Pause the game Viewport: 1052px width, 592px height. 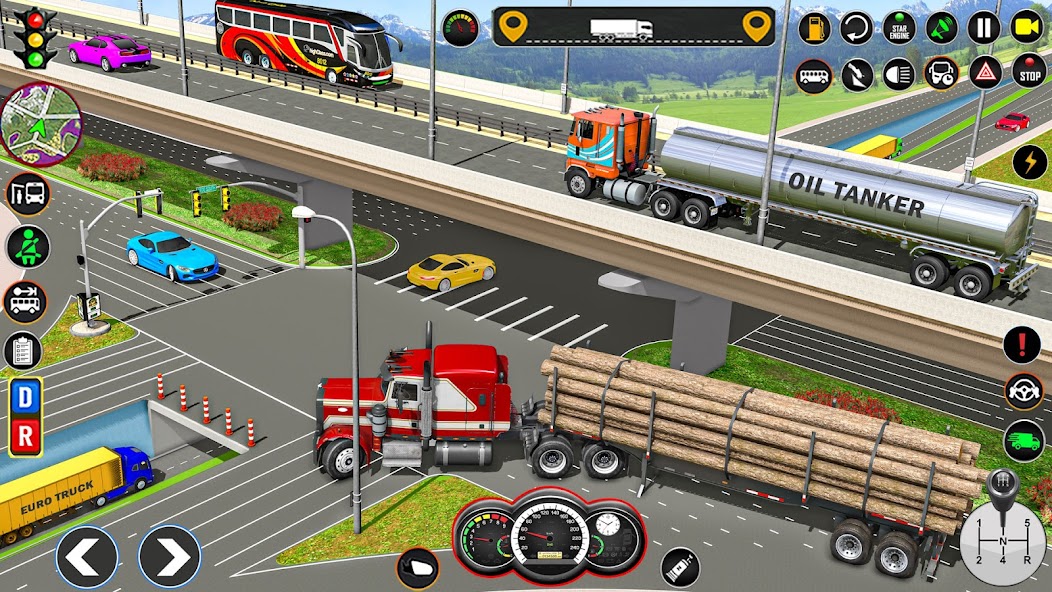(x=984, y=27)
